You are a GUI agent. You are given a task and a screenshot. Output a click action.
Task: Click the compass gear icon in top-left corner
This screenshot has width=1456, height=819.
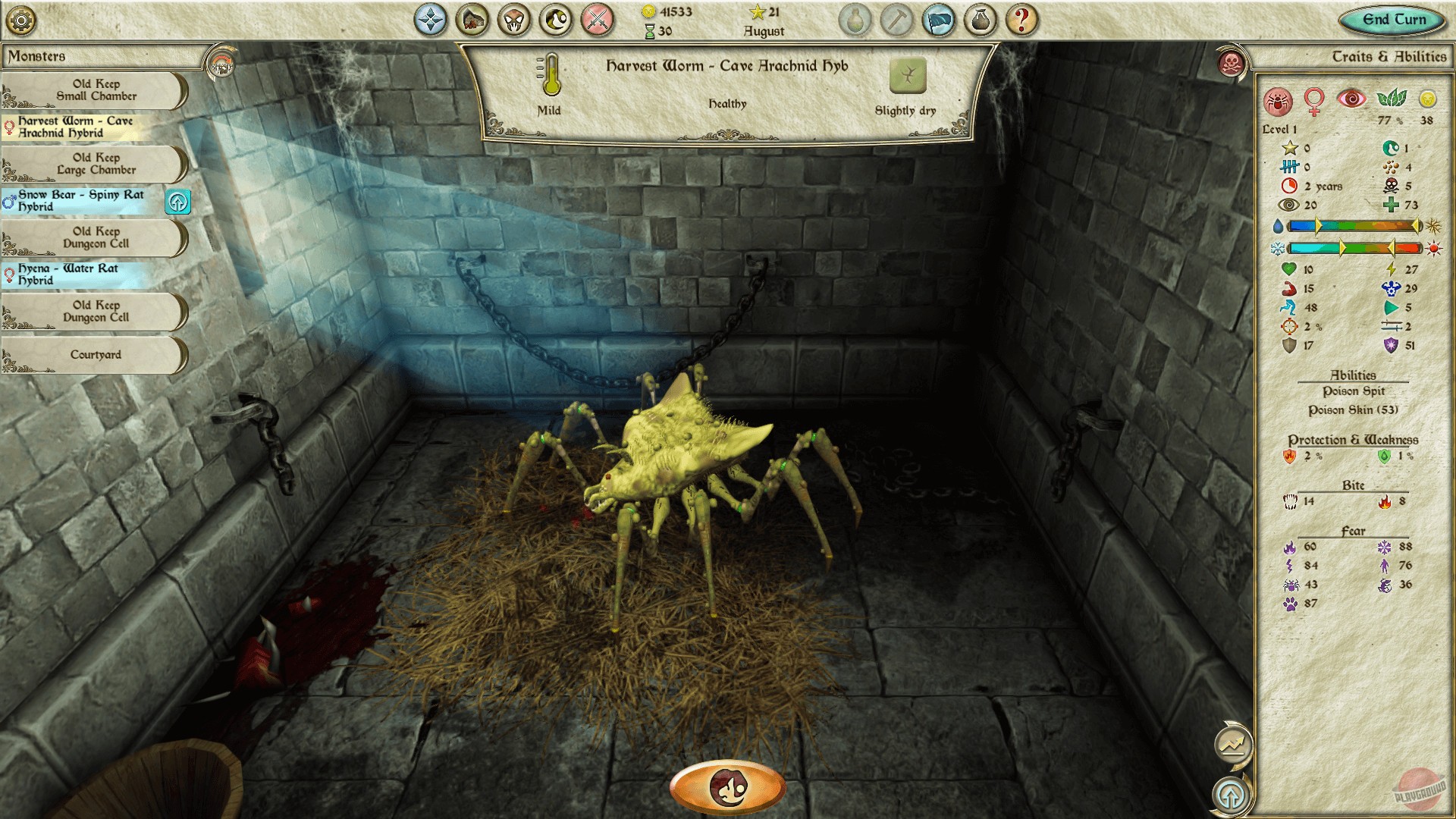[21, 20]
